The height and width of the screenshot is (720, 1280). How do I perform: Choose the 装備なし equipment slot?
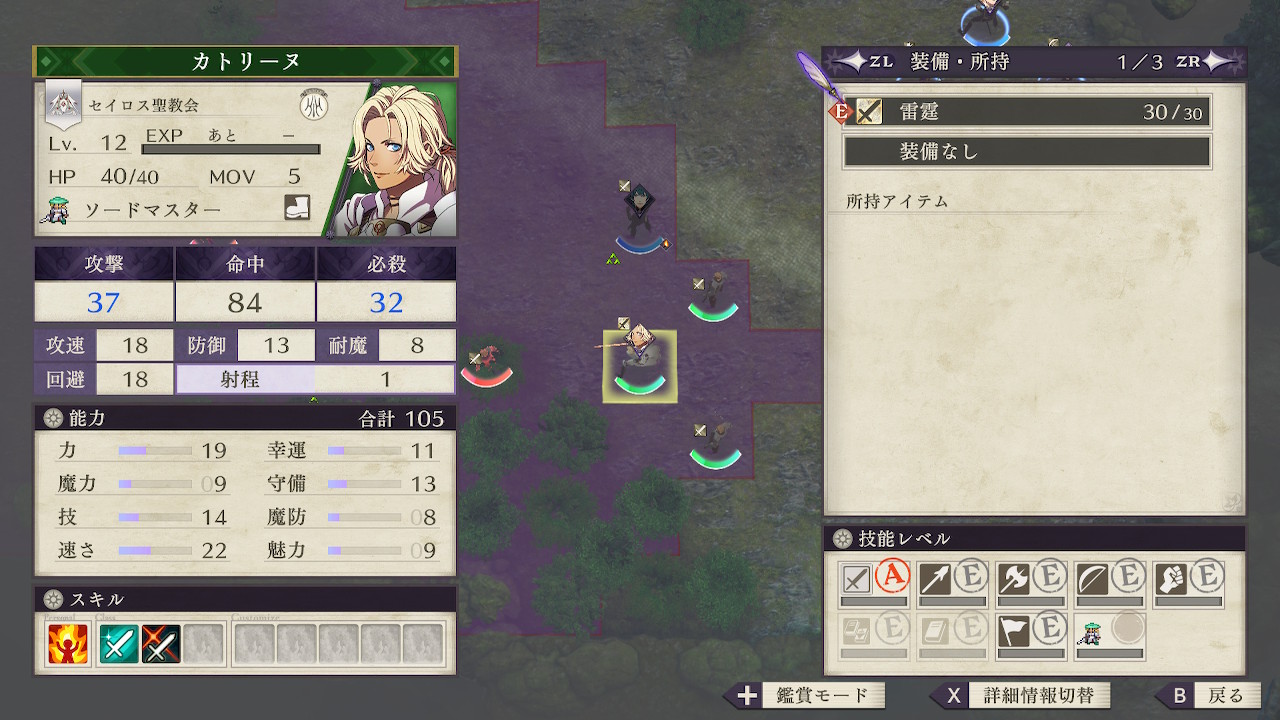(x=1027, y=152)
